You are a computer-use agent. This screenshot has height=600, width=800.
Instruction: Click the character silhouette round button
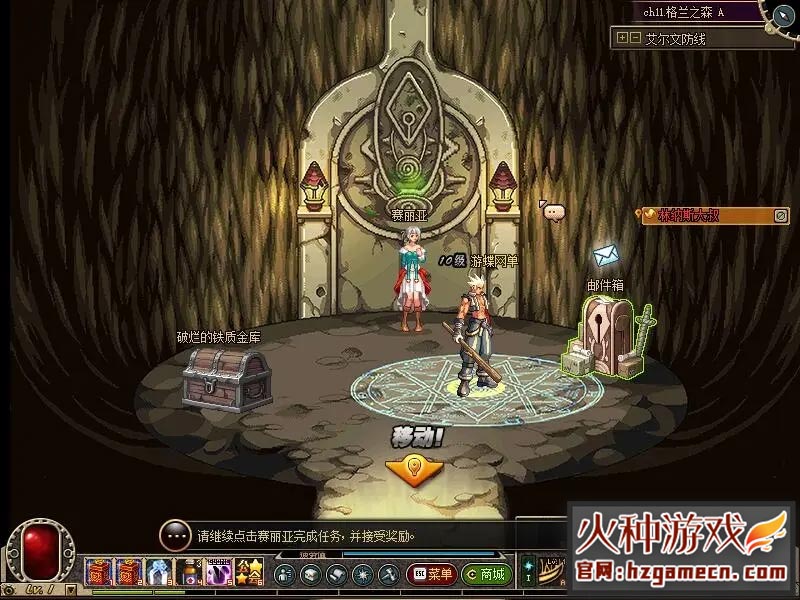pos(284,575)
